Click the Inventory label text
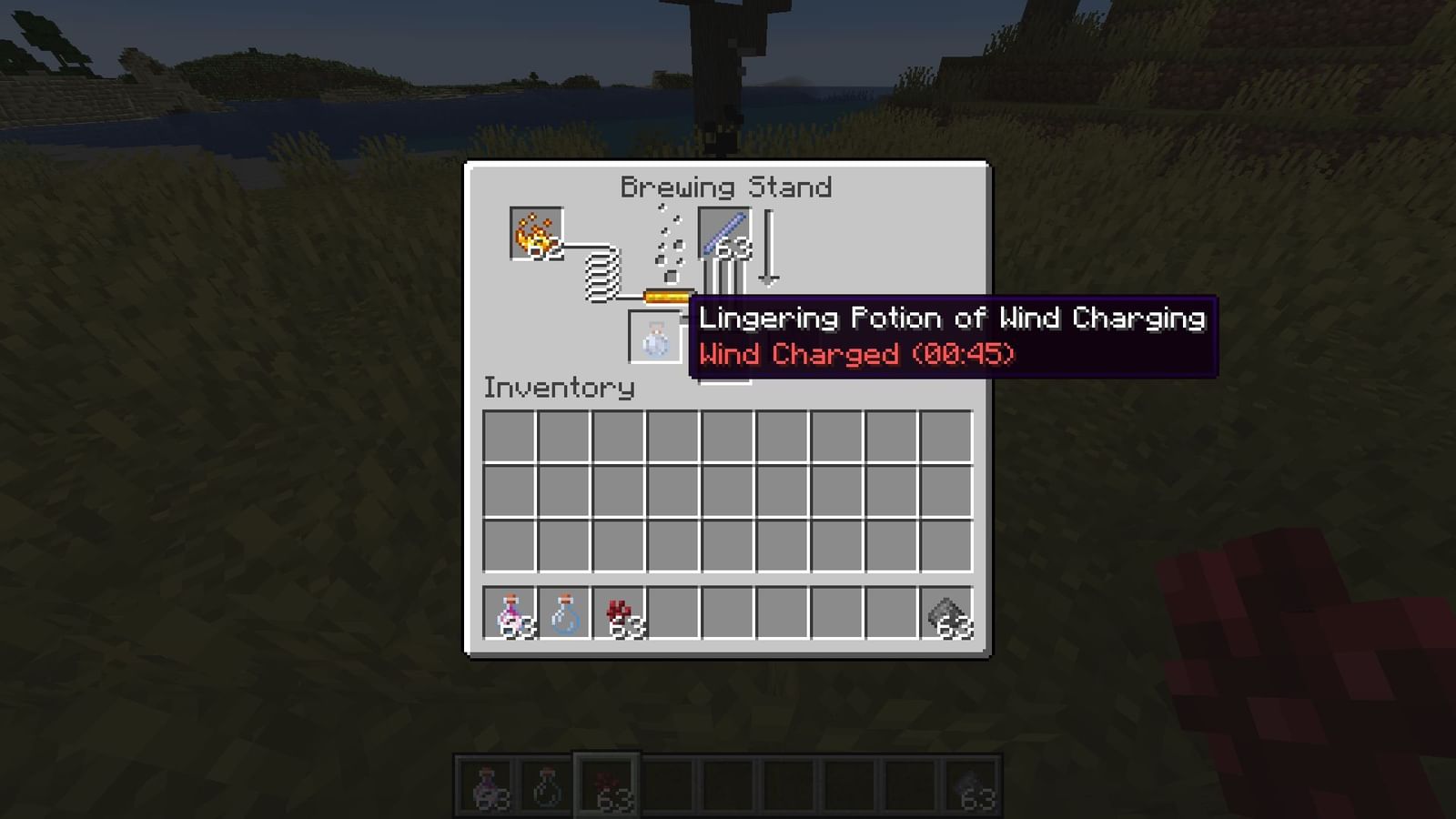This screenshot has width=1456, height=819. click(x=558, y=388)
